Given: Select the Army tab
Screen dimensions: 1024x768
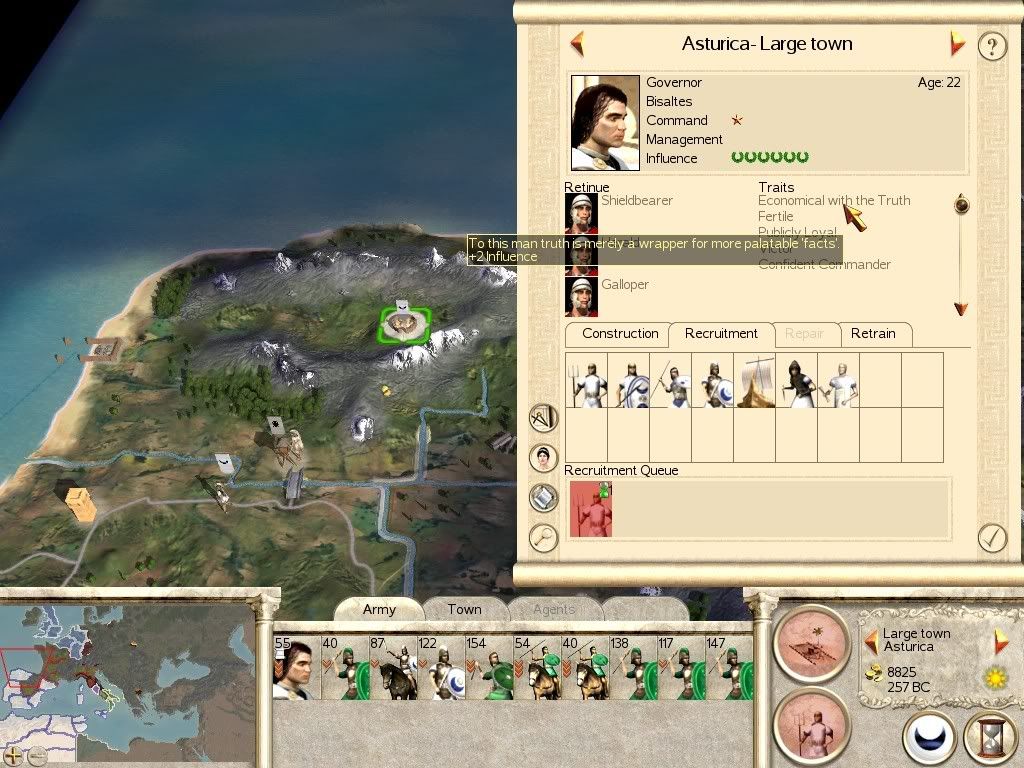Looking at the screenshot, I should [379, 609].
